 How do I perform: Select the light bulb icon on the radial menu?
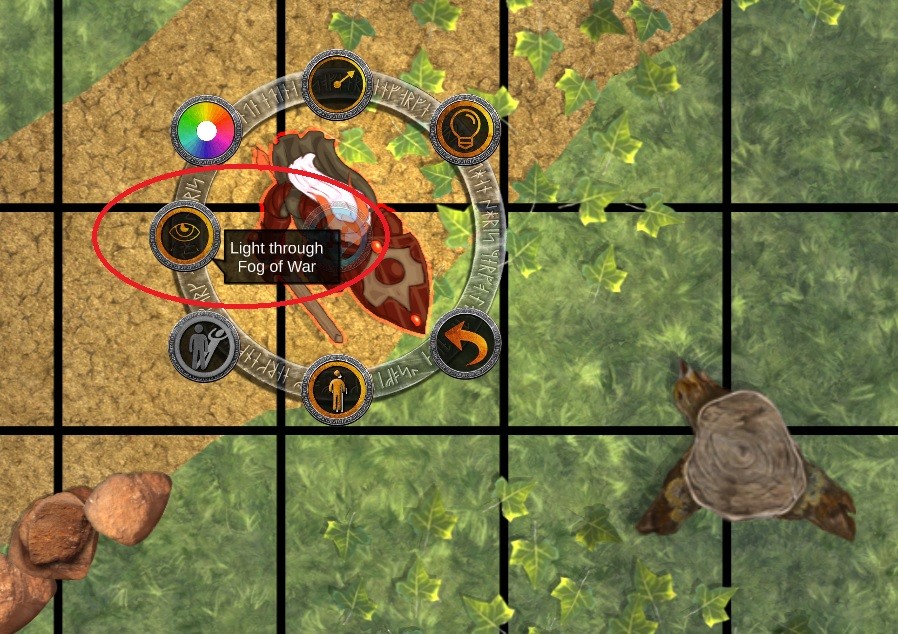coord(465,127)
